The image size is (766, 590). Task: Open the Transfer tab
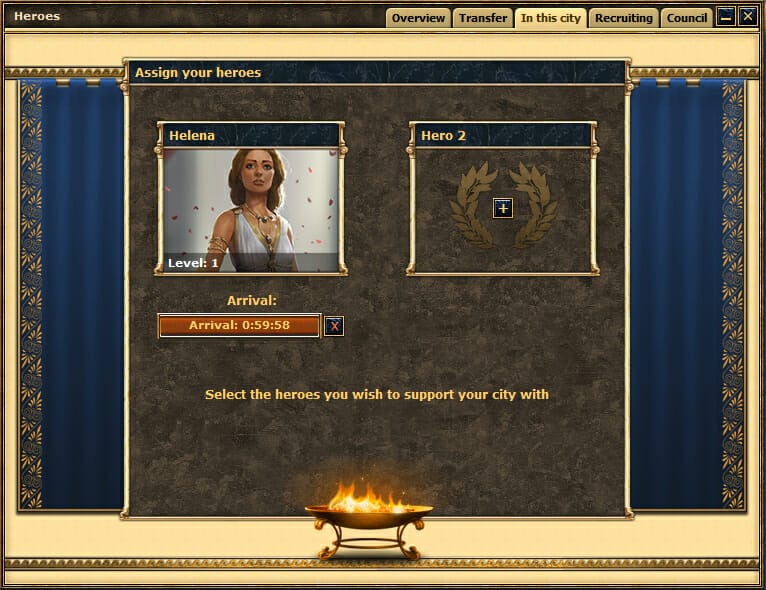tap(483, 18)
